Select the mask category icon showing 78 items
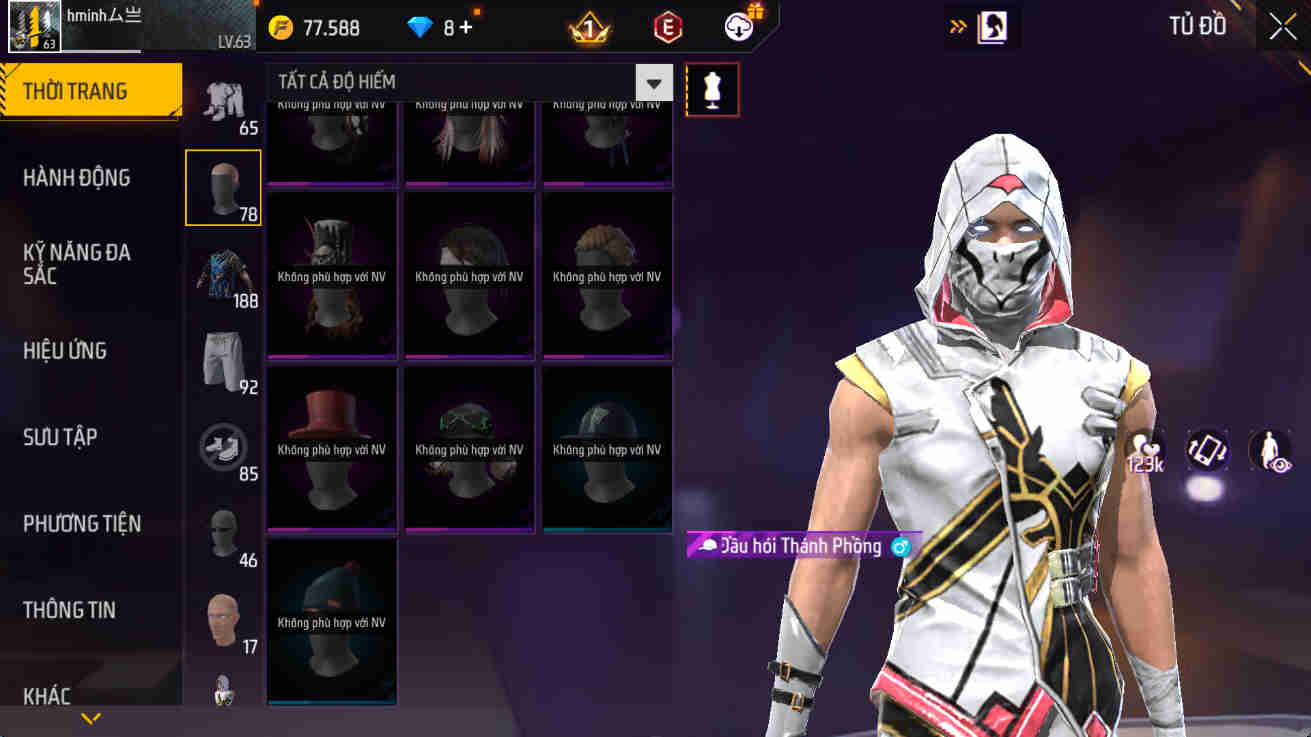 (222, 188)
